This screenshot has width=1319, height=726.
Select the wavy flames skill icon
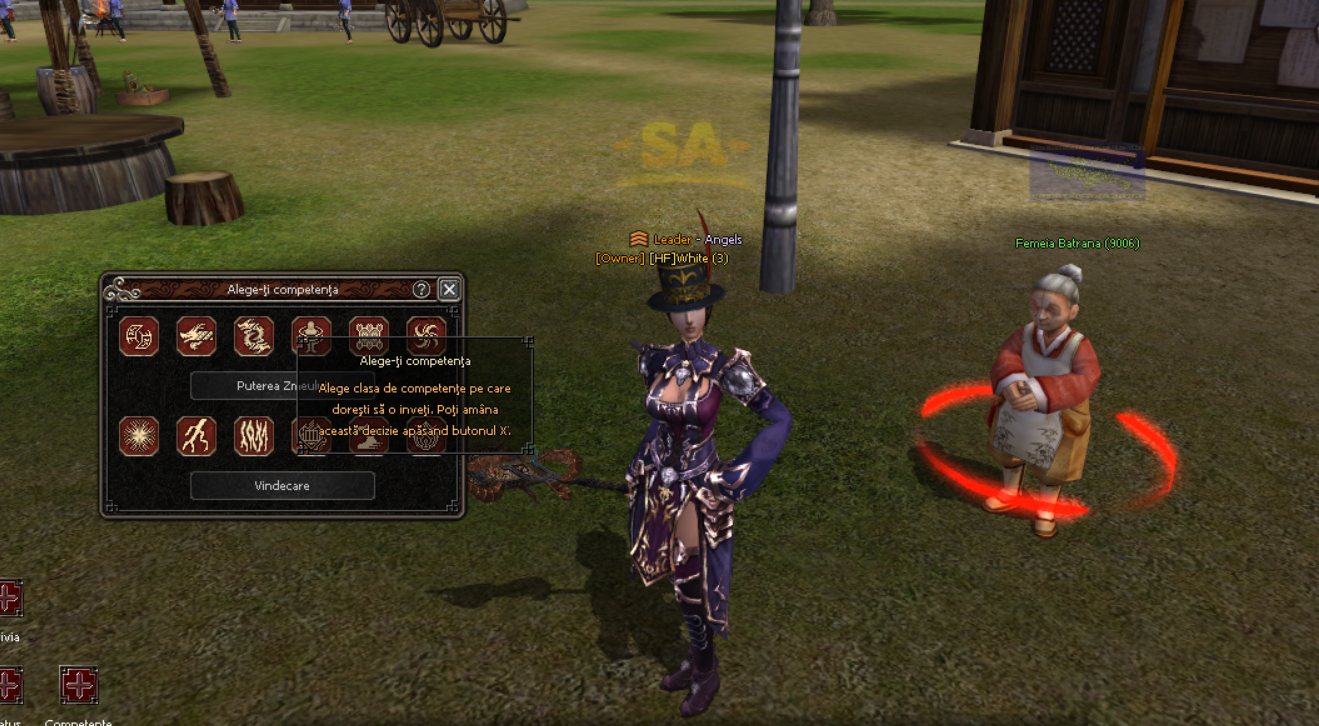[254, 436]
